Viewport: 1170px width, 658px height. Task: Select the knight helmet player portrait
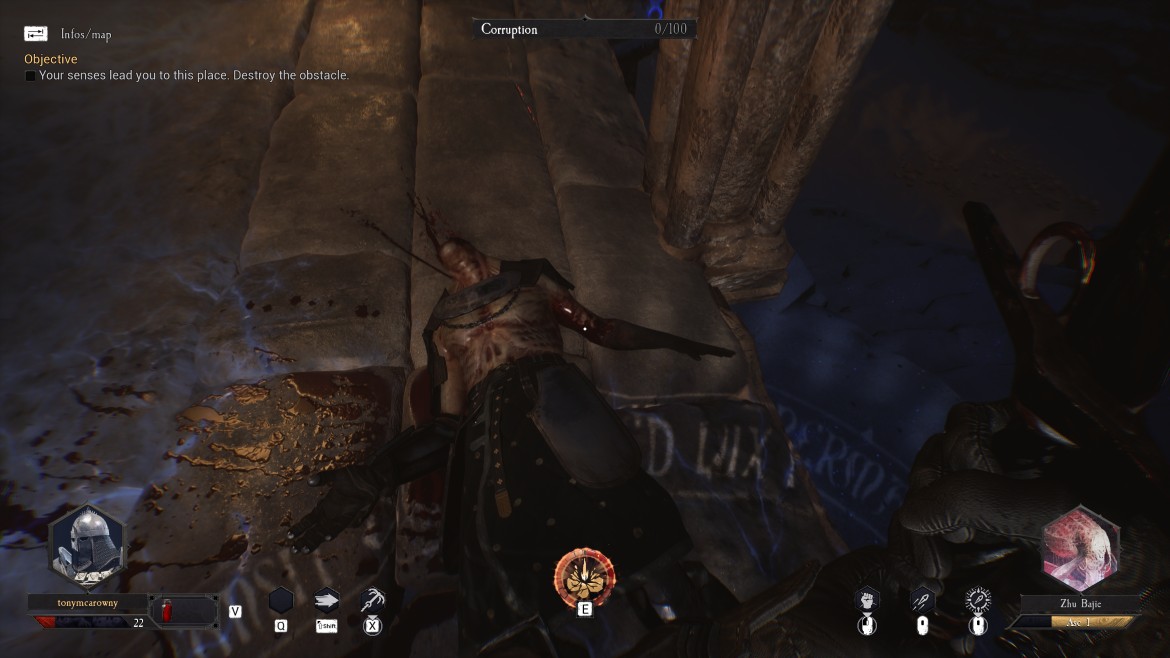click(x=87, y=548)
